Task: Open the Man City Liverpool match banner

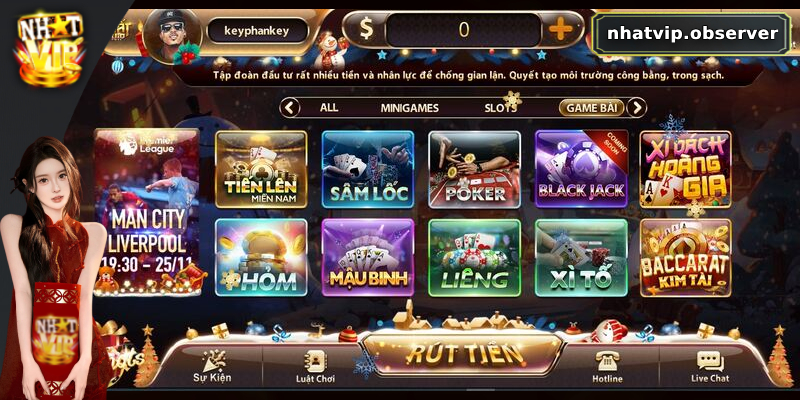Action: pyautogui.click(x=146, y=210)
